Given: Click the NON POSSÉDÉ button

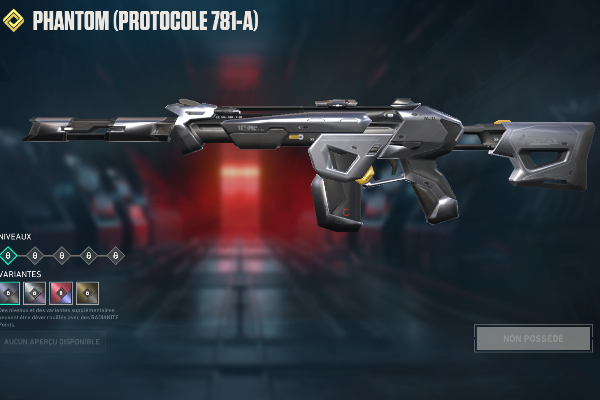Looking at the screenshot, I should (533, 338).
